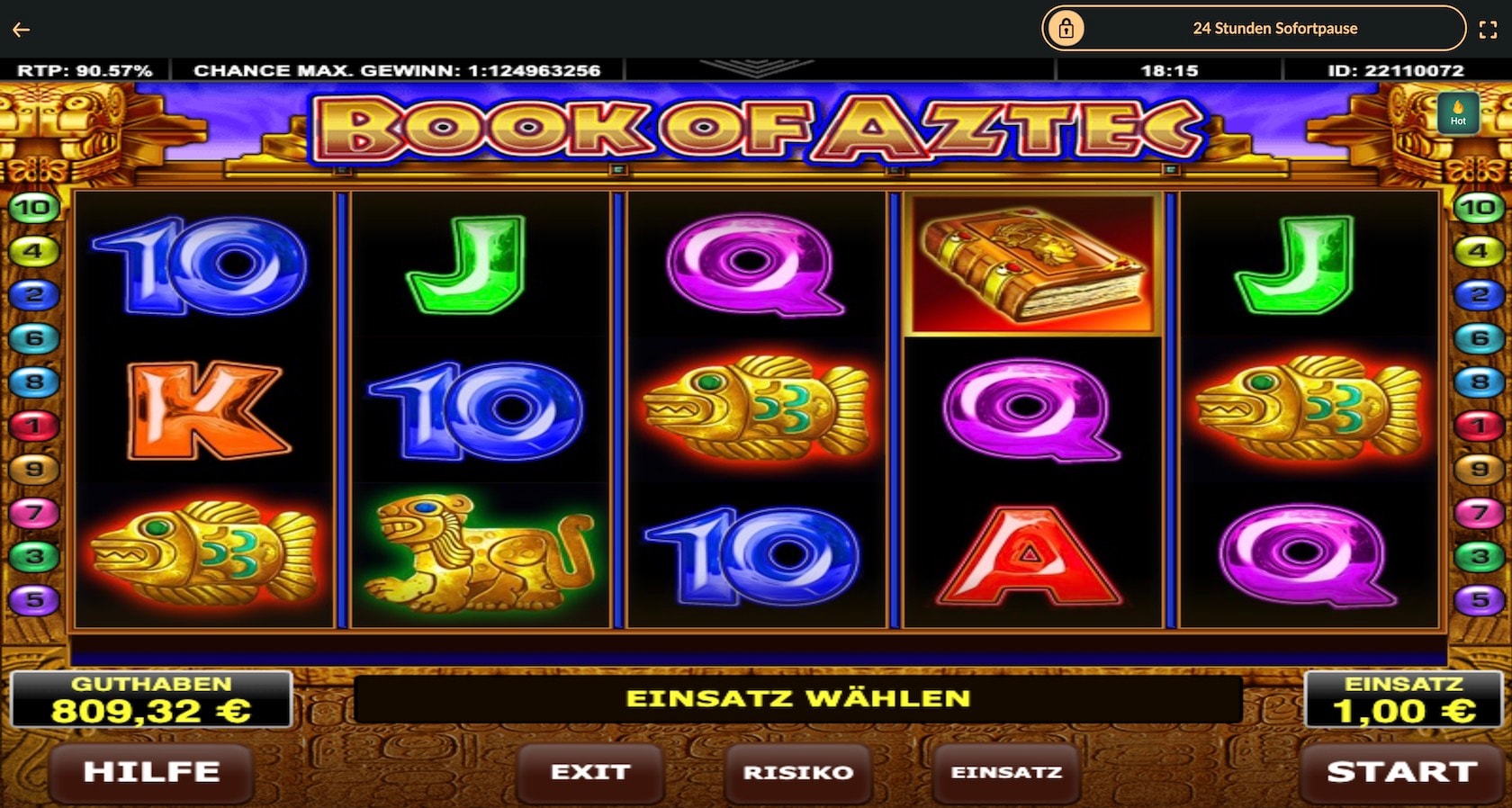Click payline 9 badge on the left column
The height and width of the screenshot is (808, 1512).
tap(34, 469)
